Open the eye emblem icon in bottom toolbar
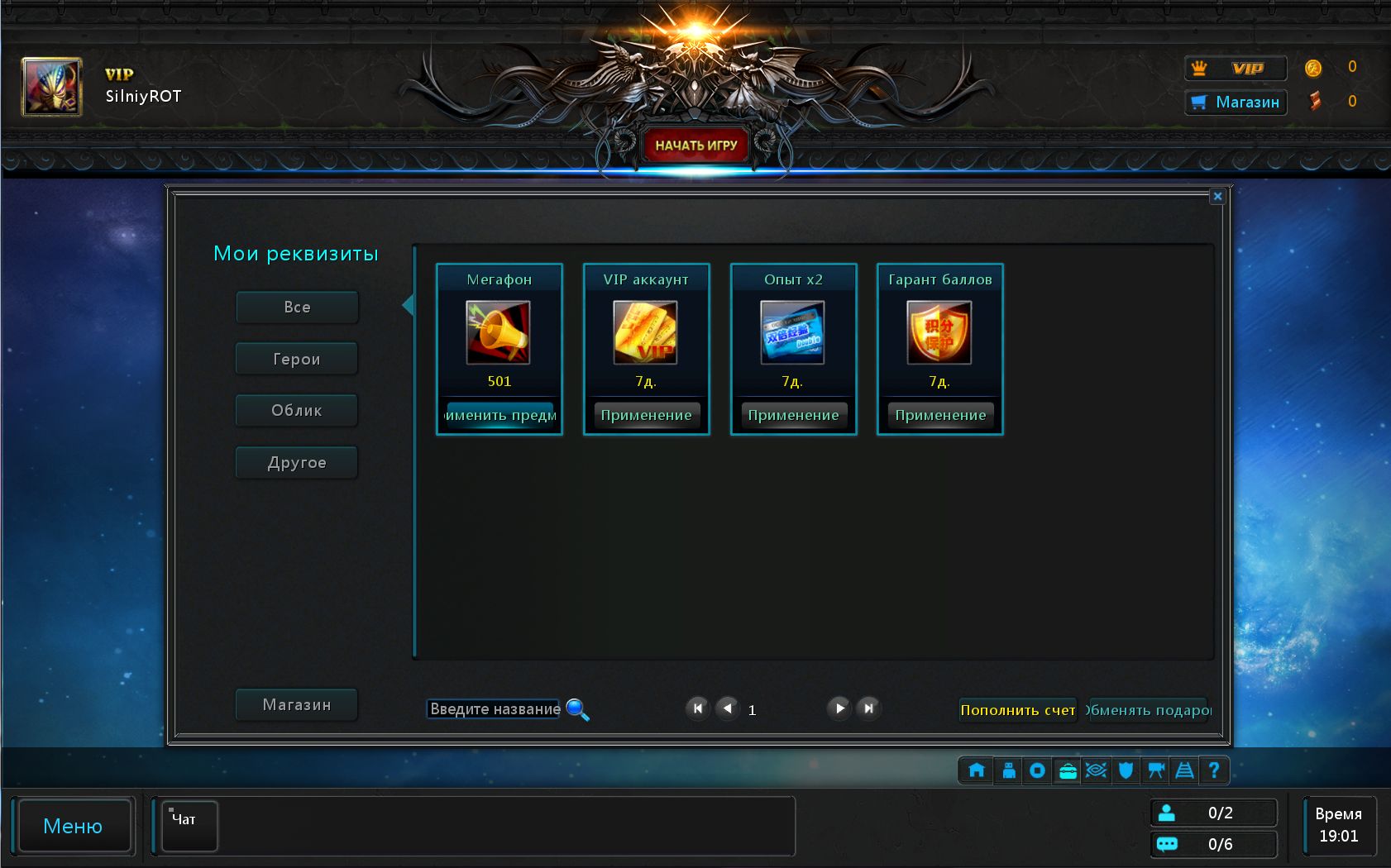1391x868 pixels. tap(1095, 770)
